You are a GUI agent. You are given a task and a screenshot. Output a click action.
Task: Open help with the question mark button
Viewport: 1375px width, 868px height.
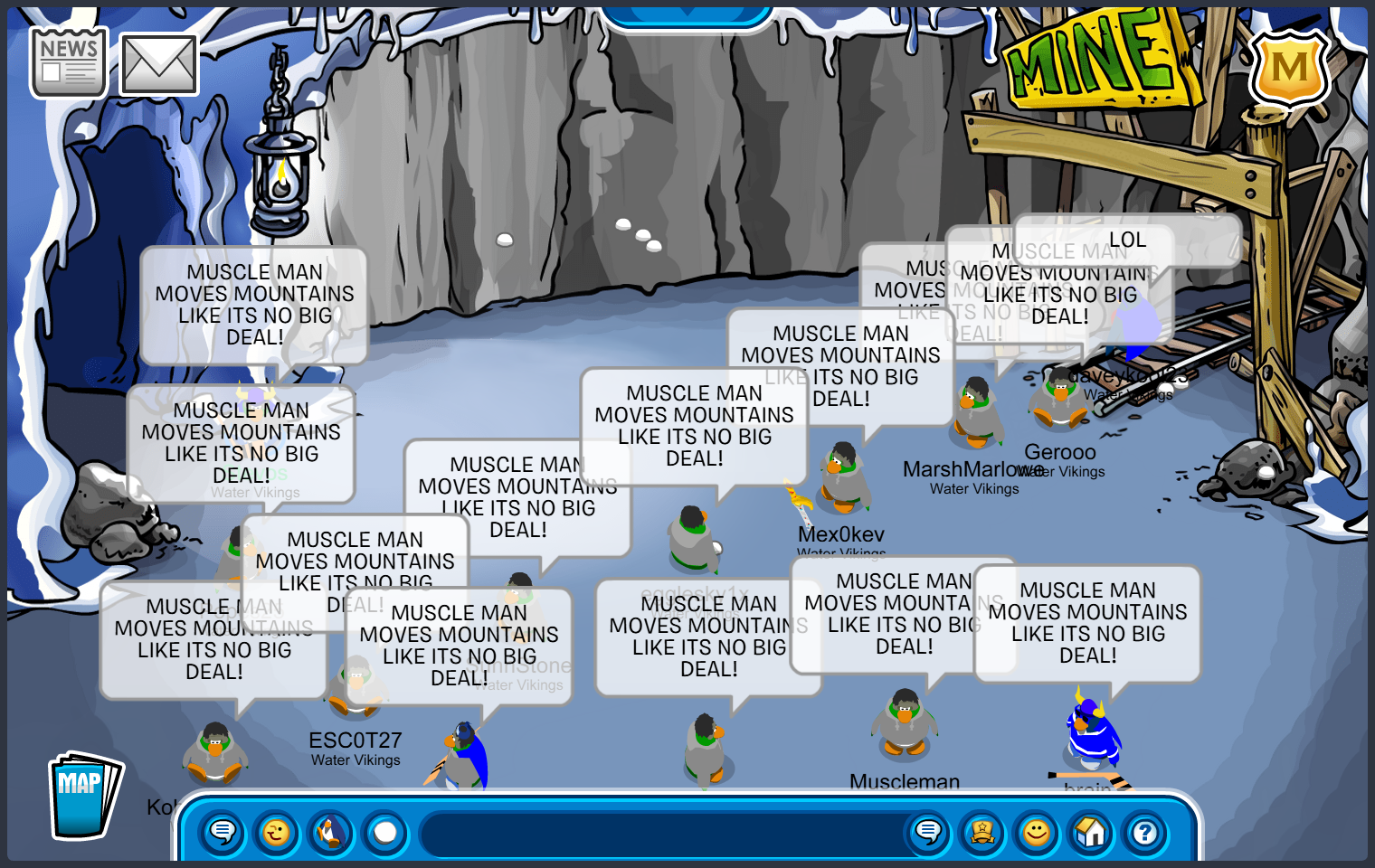[x=1145, y=832]
